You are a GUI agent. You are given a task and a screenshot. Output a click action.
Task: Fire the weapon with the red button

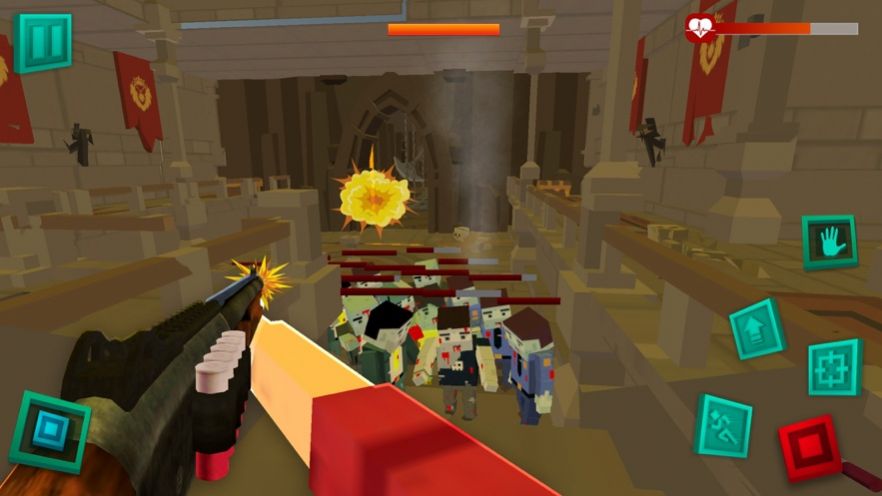[x=810, y=447]
